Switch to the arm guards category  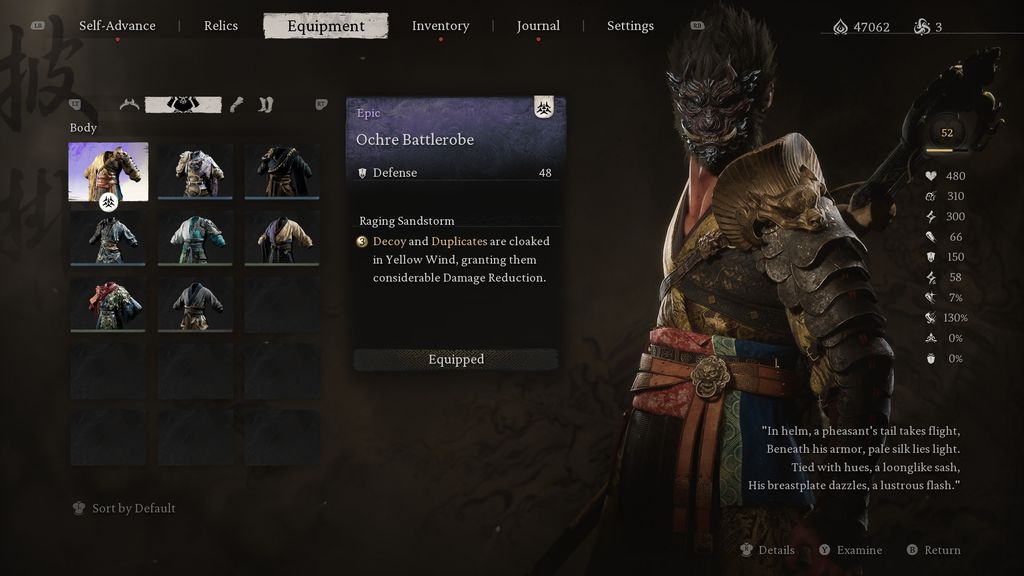pyautogui.click(x=237, y=104)
